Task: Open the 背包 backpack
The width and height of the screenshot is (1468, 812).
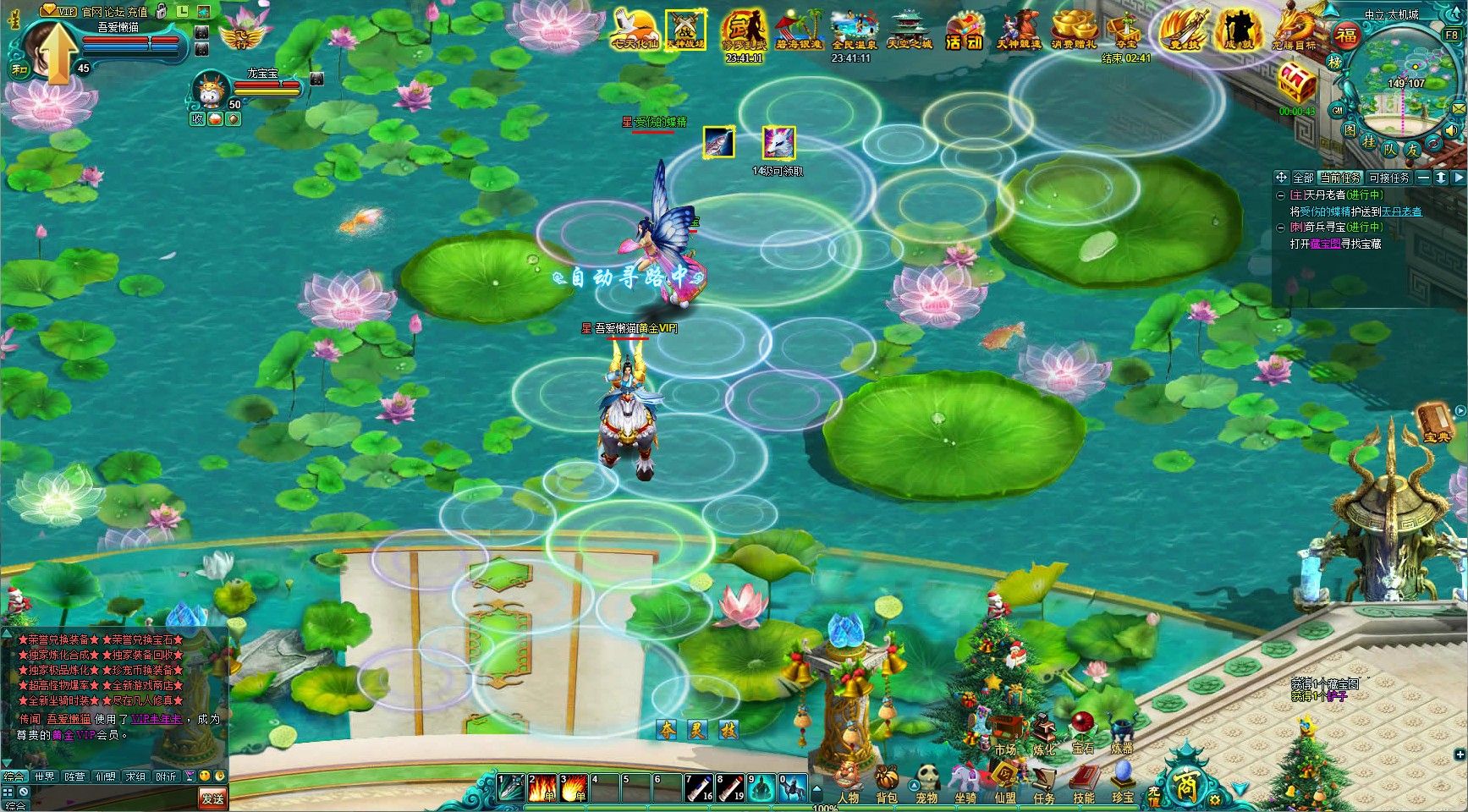Action: (886, 784)
